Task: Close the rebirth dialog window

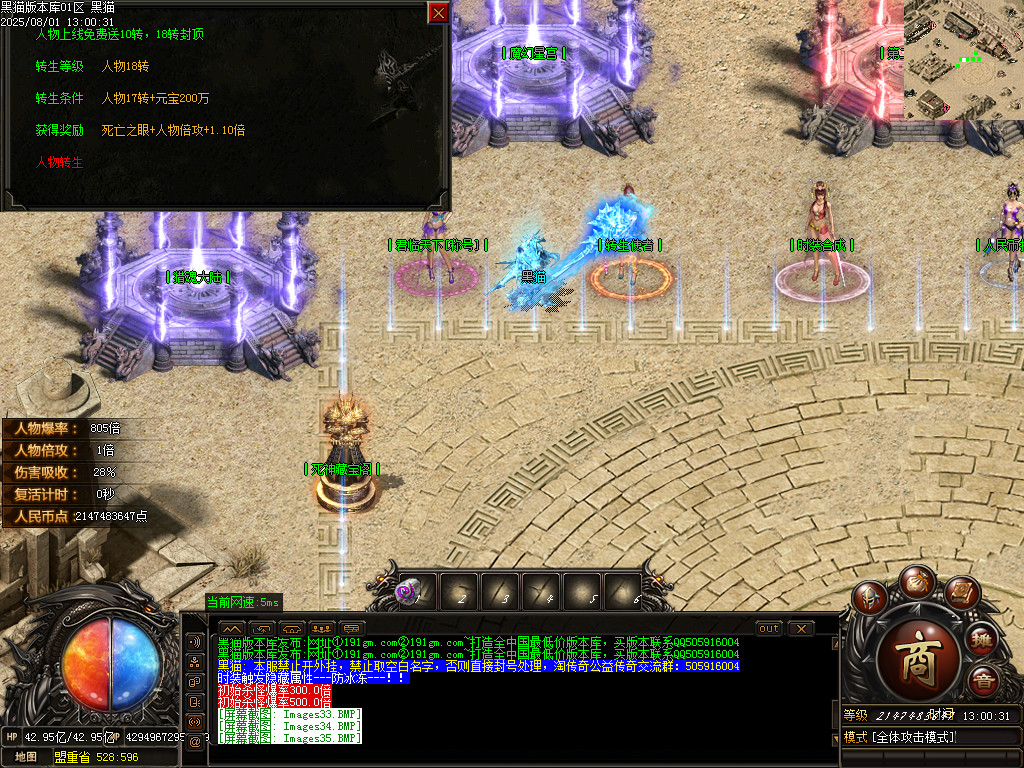Action: point(438,12)
